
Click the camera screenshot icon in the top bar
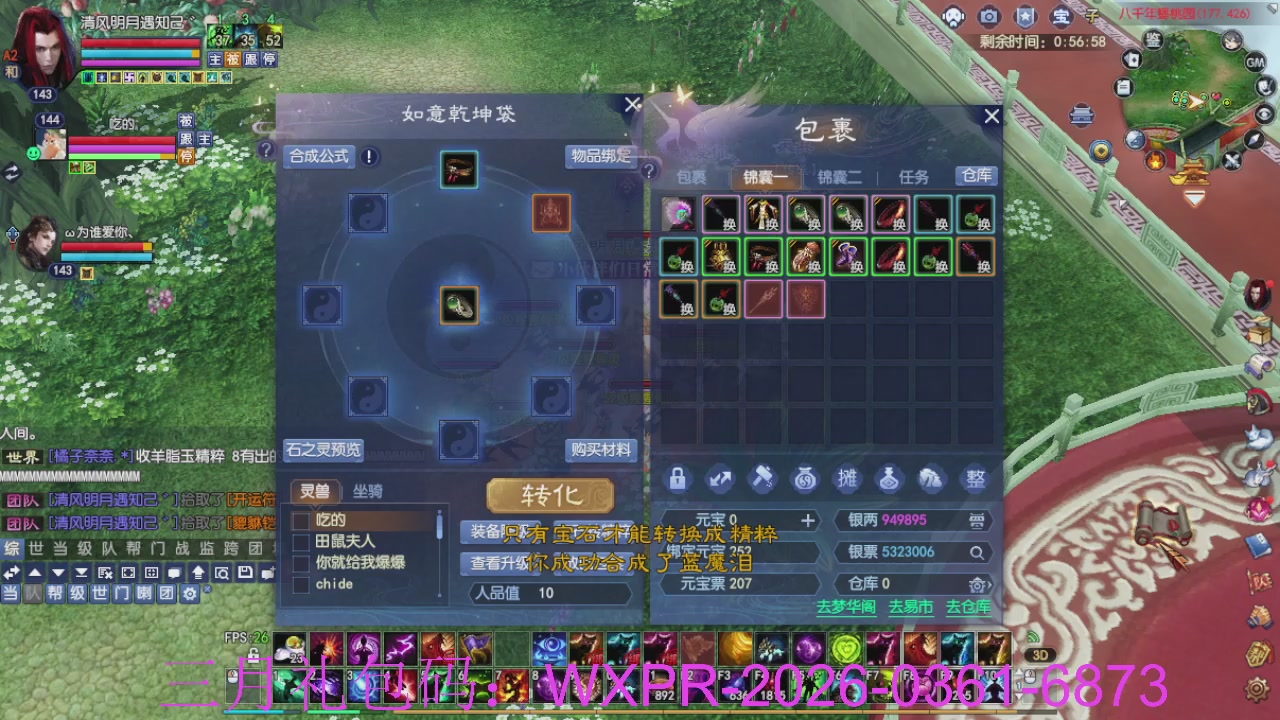pyautogui.click(x=989, y=17)
